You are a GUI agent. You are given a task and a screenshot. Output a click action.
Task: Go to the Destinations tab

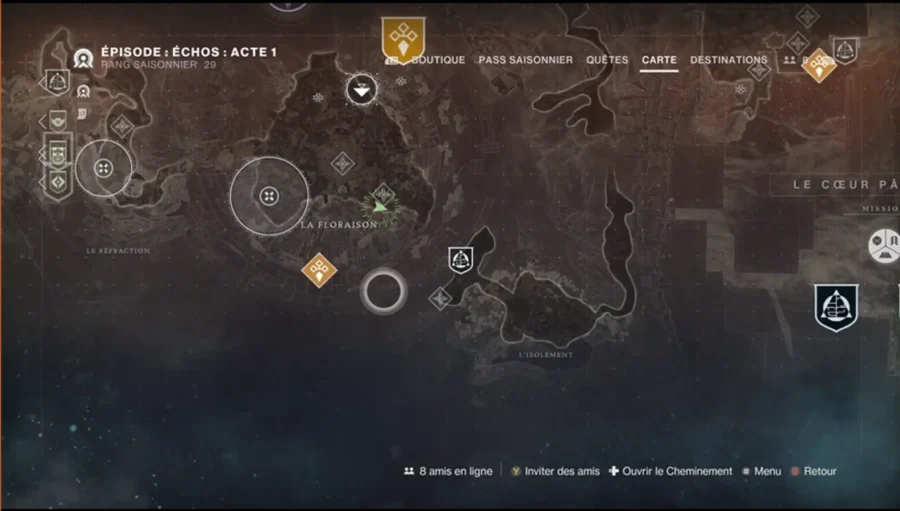pos(729,60)
